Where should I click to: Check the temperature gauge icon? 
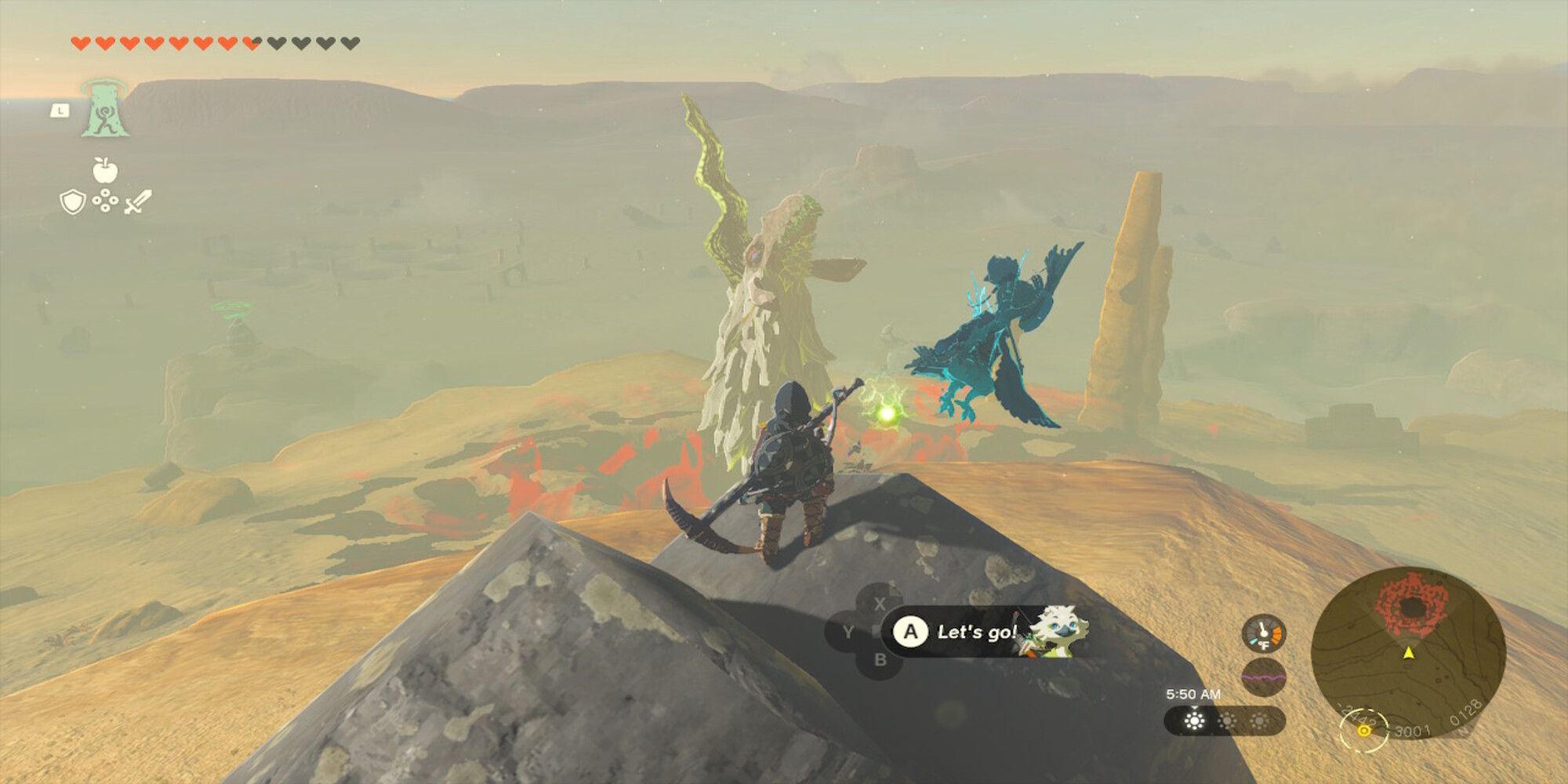tap(1264, 633)
